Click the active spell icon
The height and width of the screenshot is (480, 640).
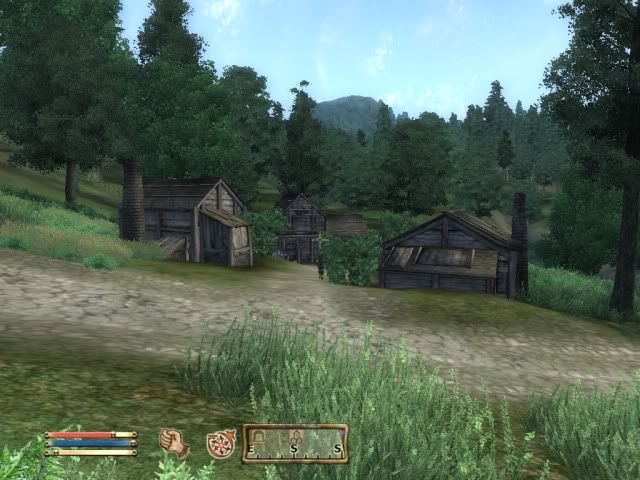pos(220,443)
